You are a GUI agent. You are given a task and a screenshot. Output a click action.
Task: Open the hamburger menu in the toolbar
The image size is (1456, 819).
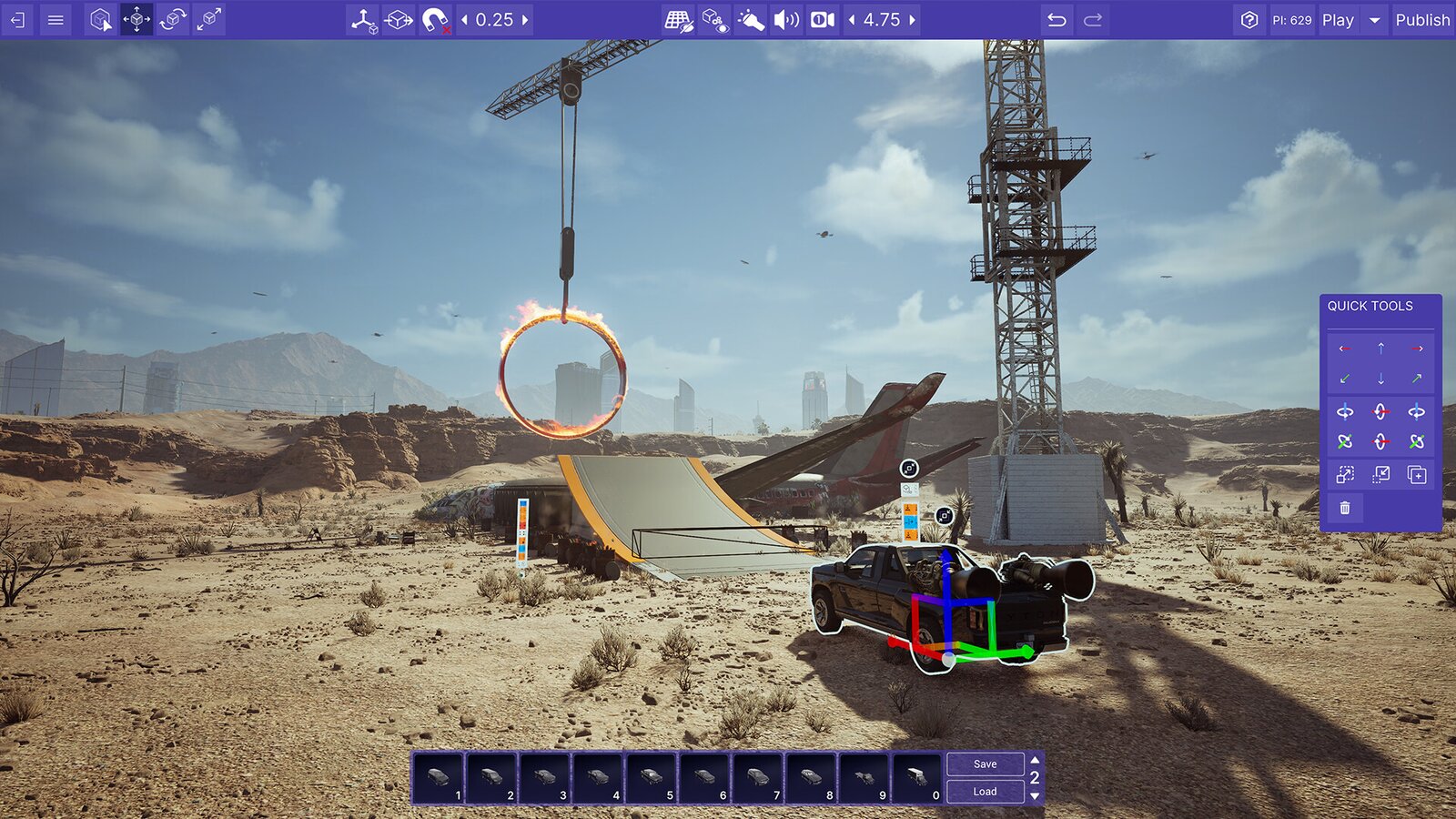[x=56, y=19]
